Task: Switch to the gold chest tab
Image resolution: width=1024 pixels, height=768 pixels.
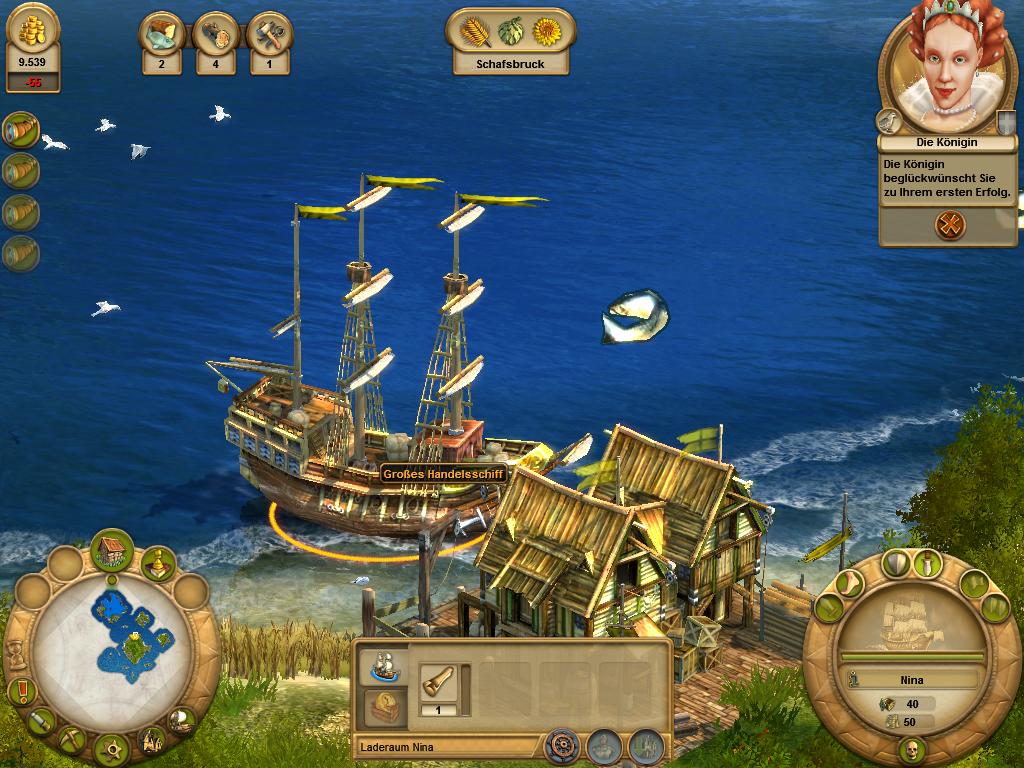Action: 384,707
